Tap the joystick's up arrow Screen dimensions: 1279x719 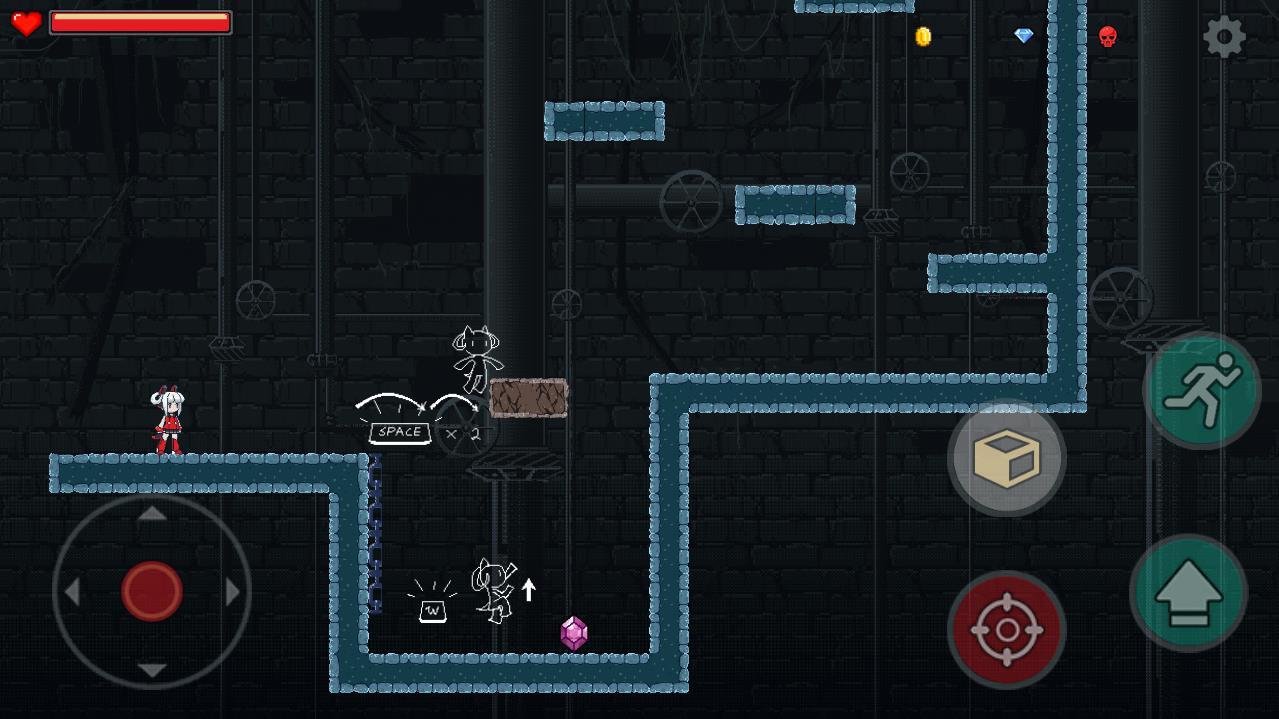point(152,514)
